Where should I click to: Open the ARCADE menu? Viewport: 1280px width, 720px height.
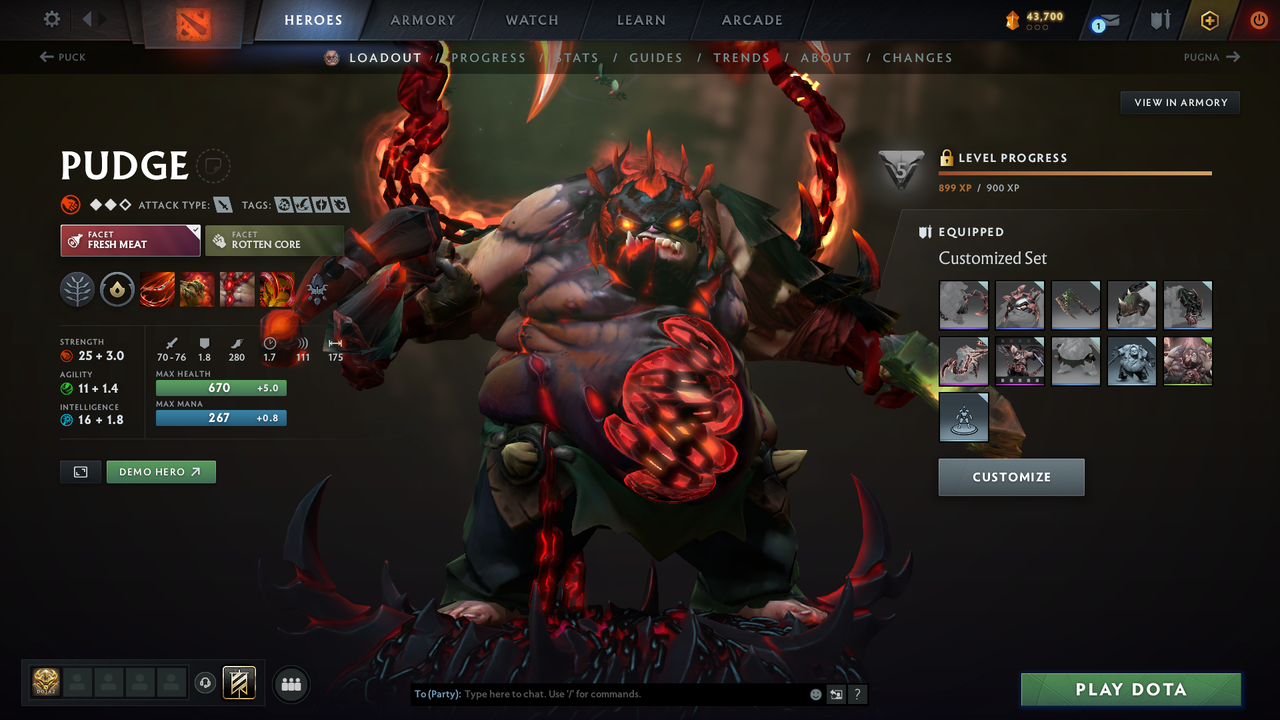tap(751, 19)
